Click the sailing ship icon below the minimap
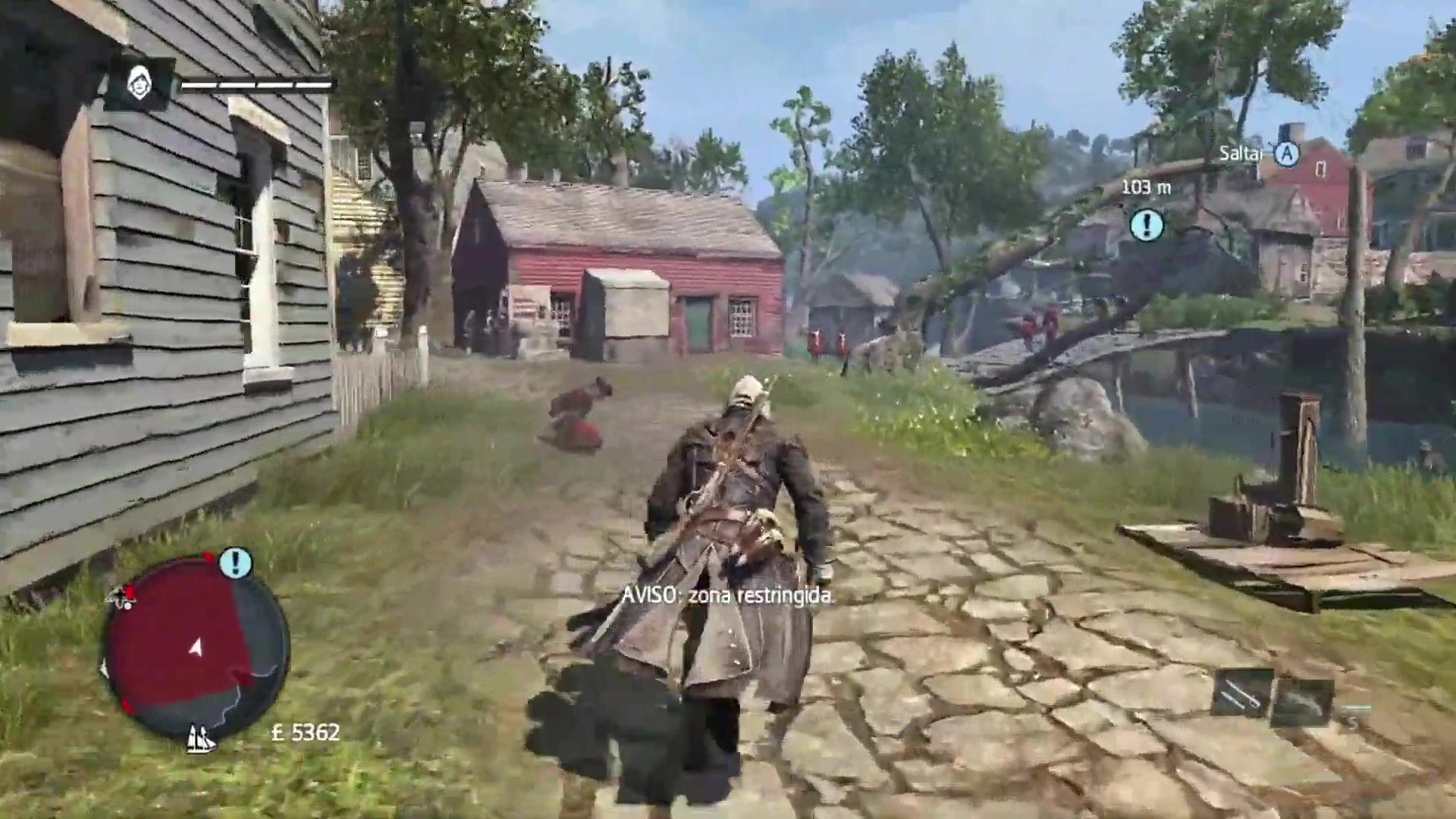Viewport: 1456px width, 819px height. [x=200, y=737]
